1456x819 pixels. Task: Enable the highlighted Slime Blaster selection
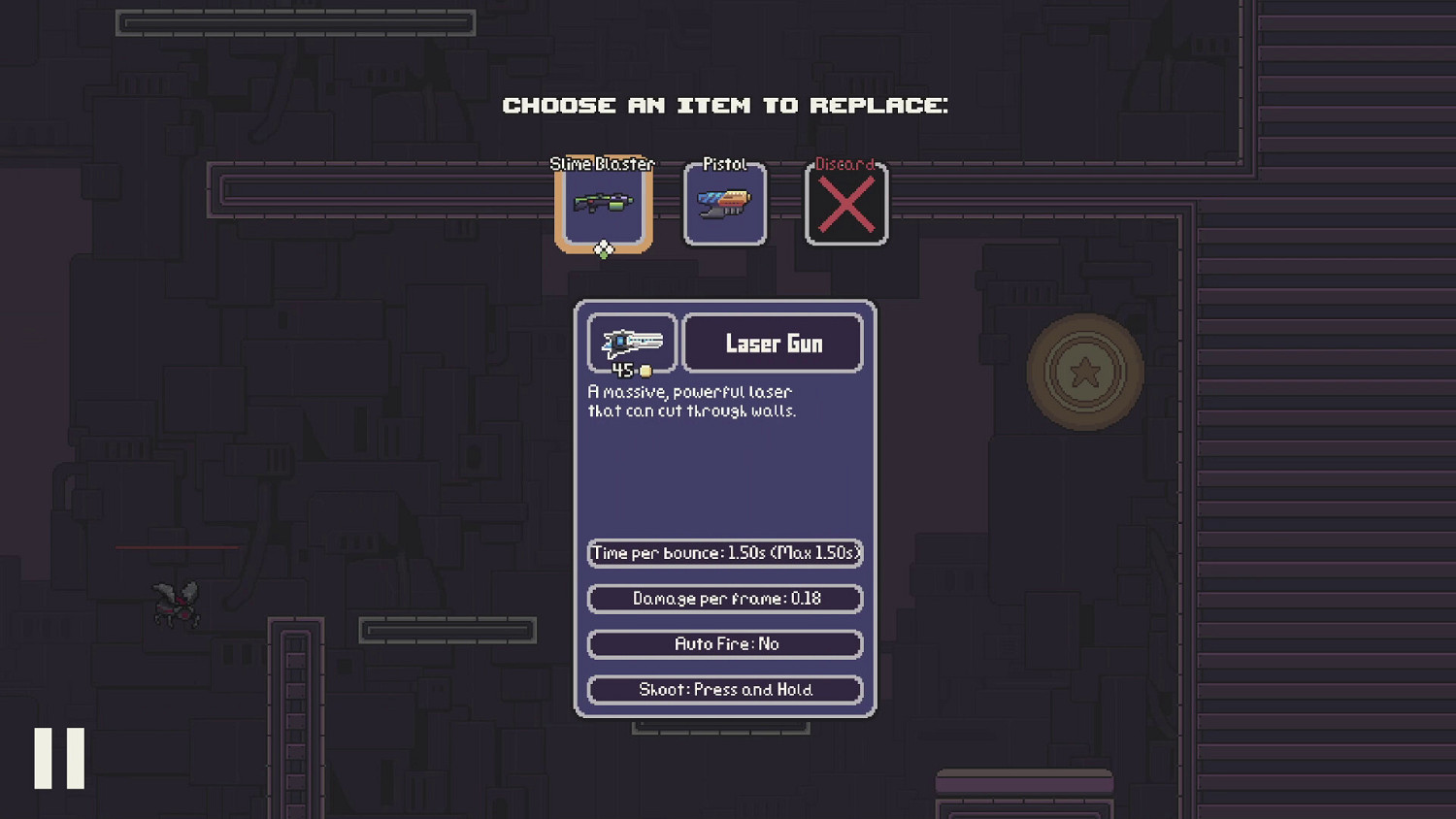pos(602,204)
